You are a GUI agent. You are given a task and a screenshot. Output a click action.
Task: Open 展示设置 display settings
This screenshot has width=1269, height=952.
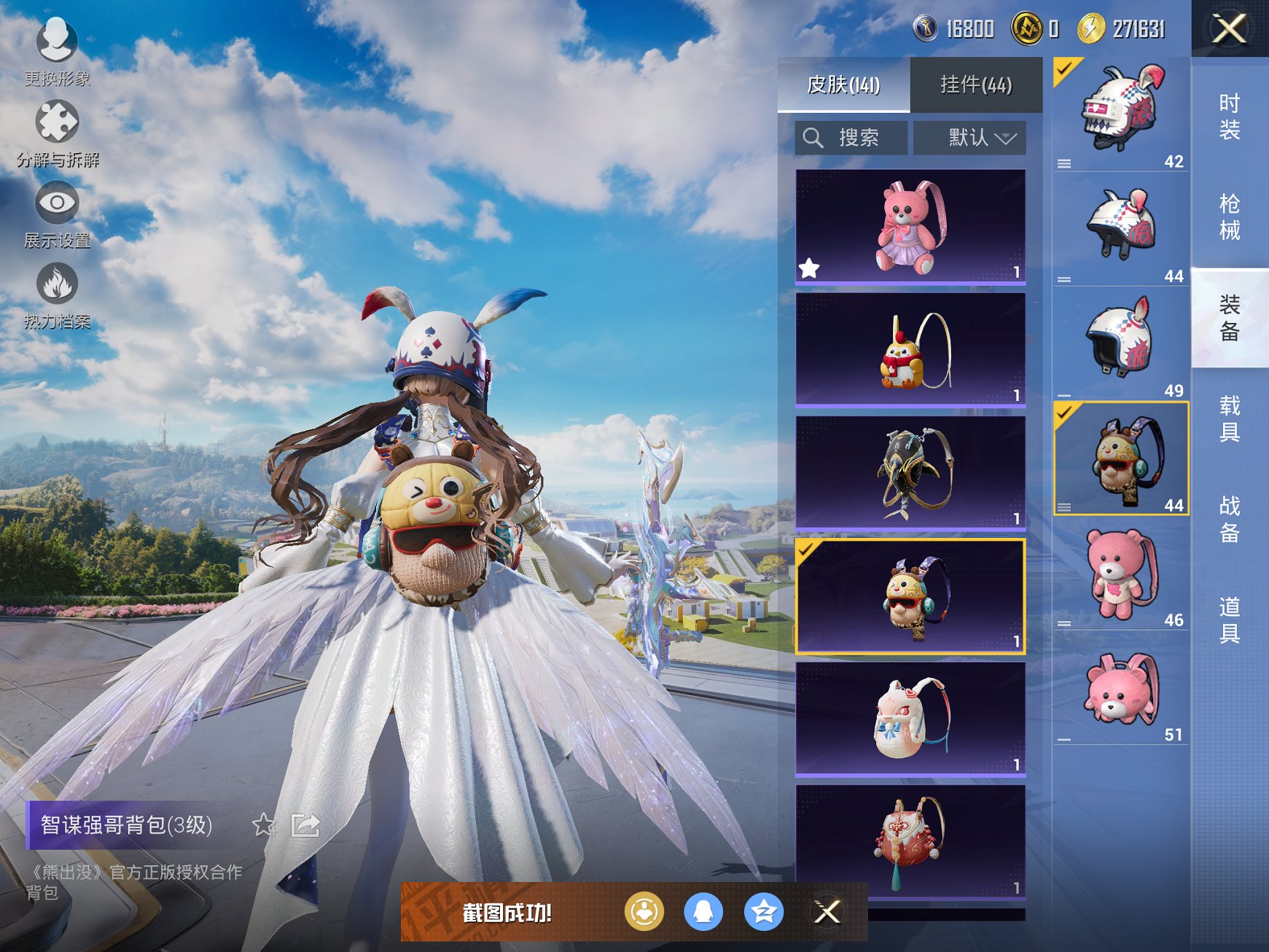click(x=57, y=213)
